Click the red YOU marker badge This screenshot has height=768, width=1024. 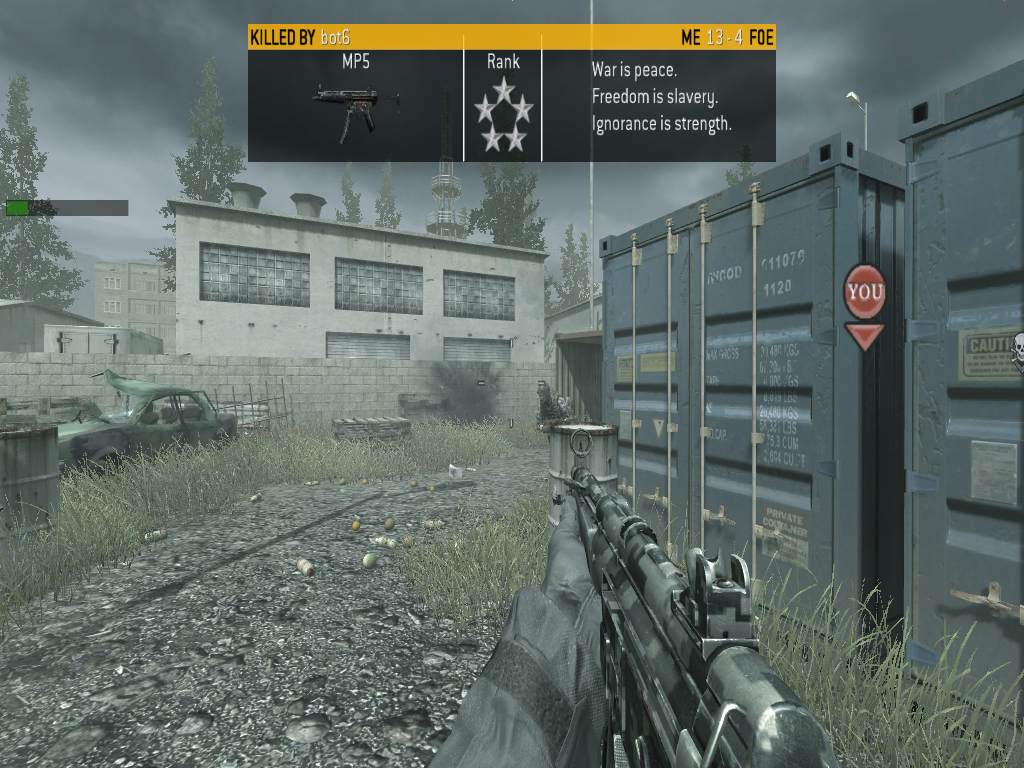(x=864, y=292)
